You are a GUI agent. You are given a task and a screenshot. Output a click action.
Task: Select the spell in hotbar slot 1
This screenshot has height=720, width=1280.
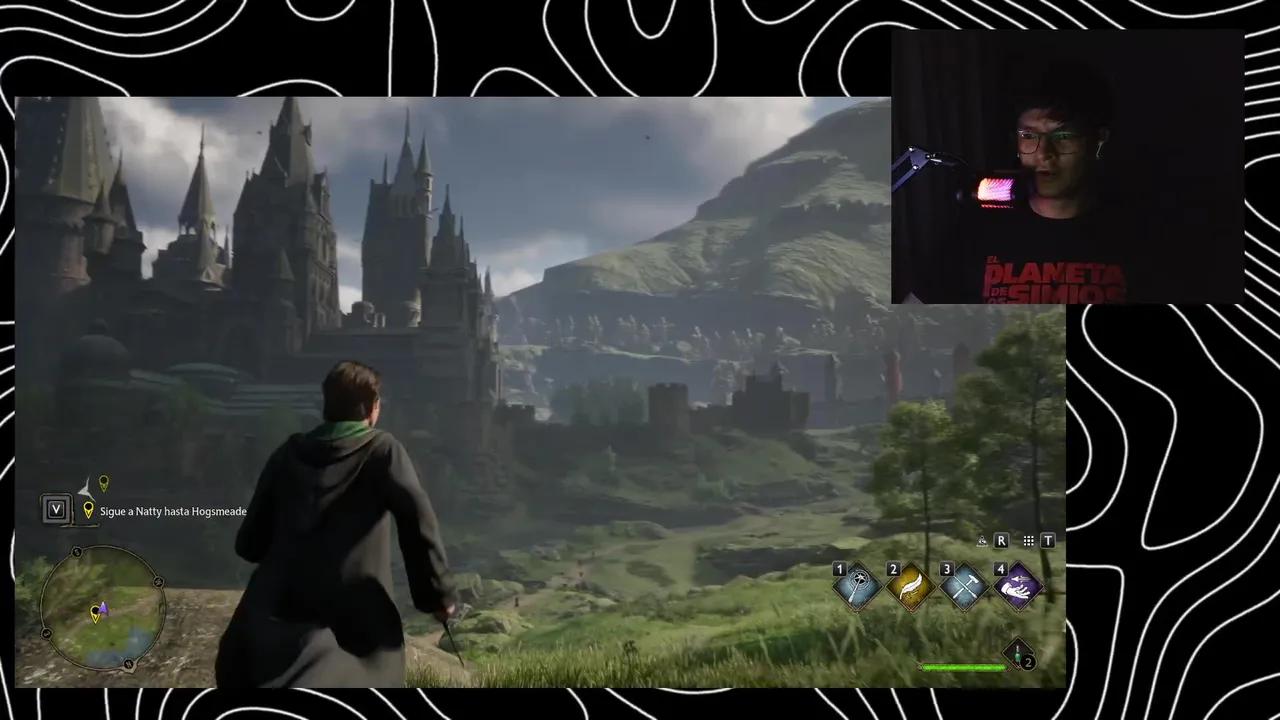click(858, 586)
